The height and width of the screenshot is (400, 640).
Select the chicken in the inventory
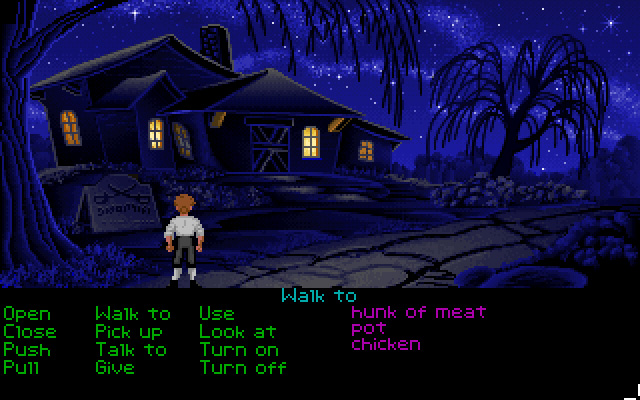[x=386, y=344]
